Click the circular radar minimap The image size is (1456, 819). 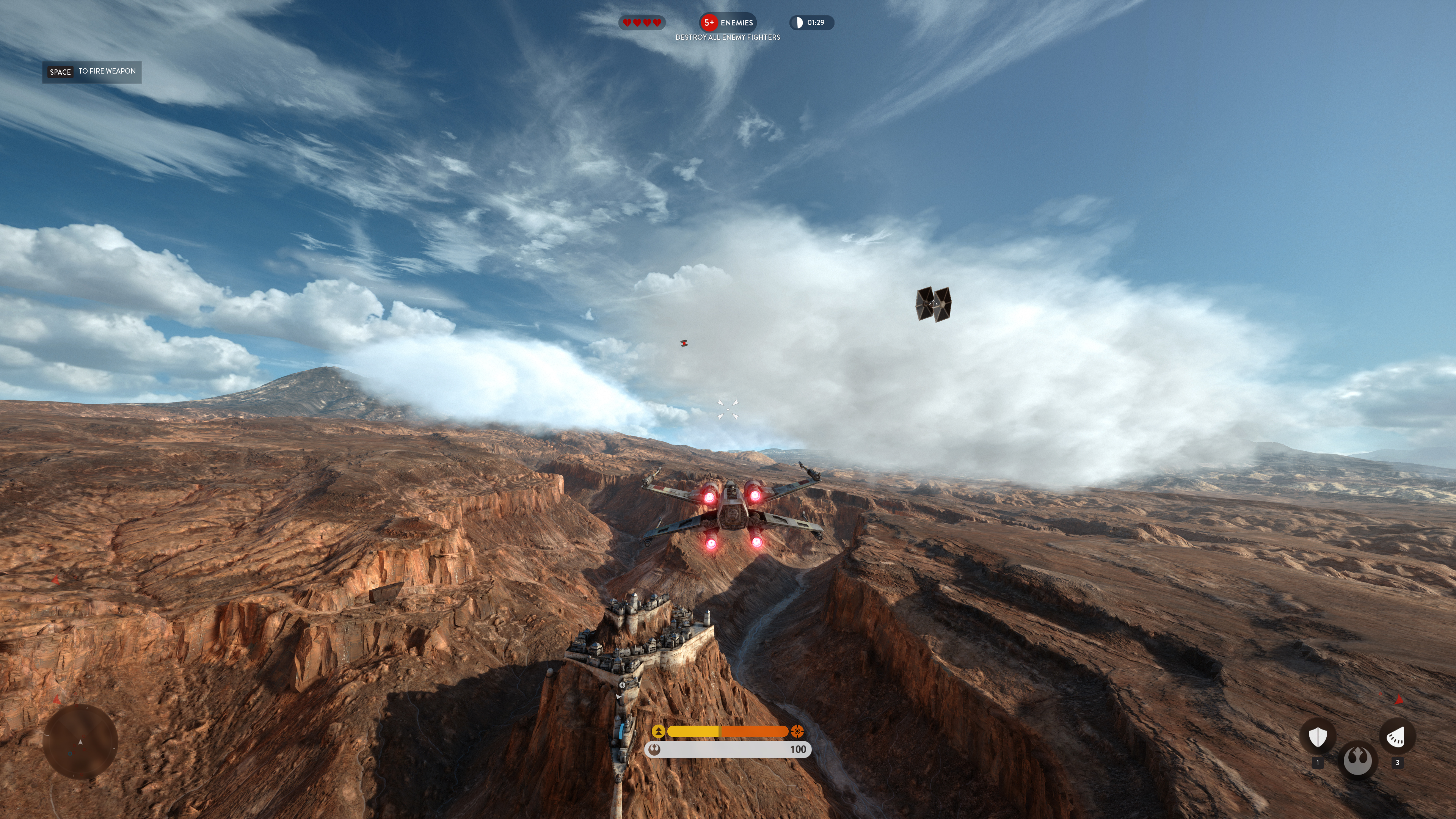[x=80, y=741]
